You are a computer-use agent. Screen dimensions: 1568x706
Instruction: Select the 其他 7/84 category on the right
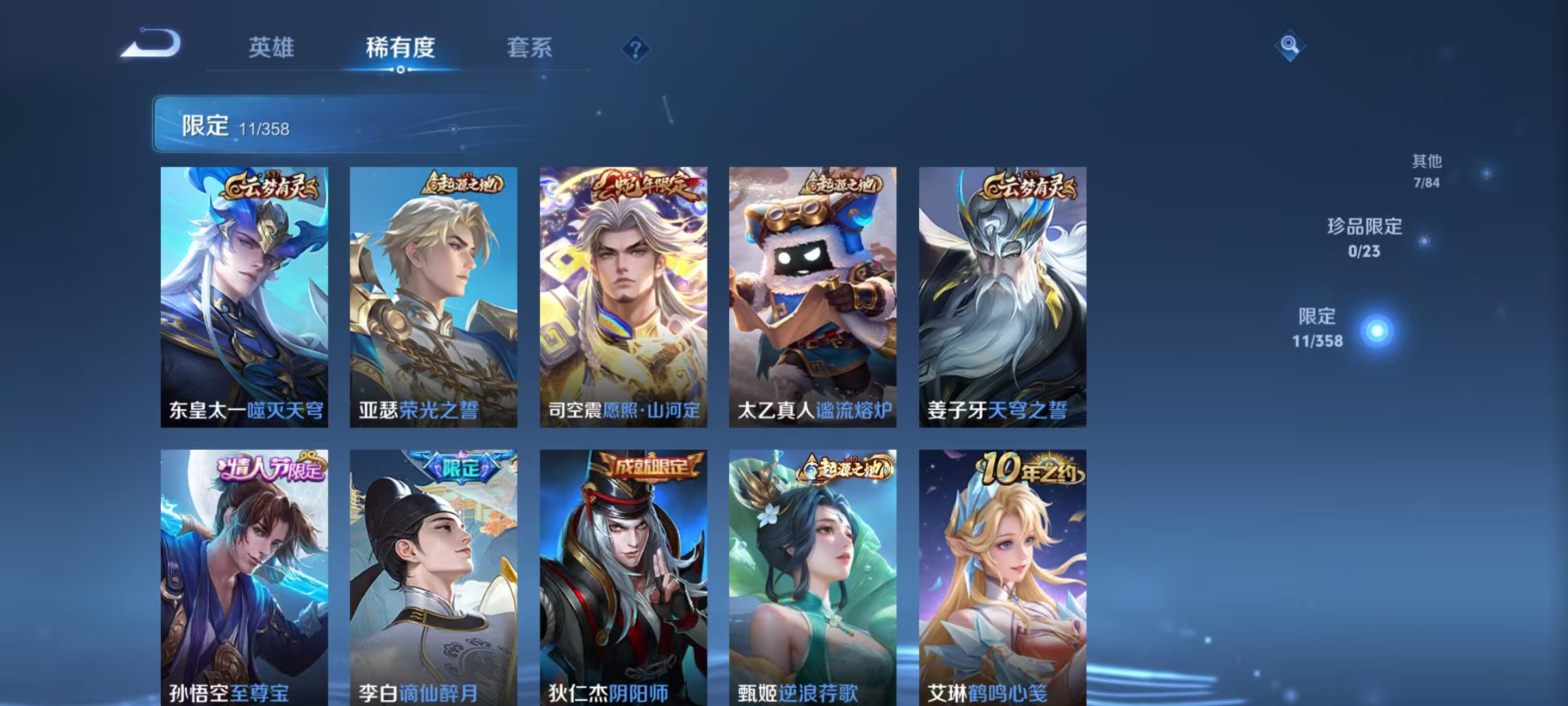pos(1425,170)
